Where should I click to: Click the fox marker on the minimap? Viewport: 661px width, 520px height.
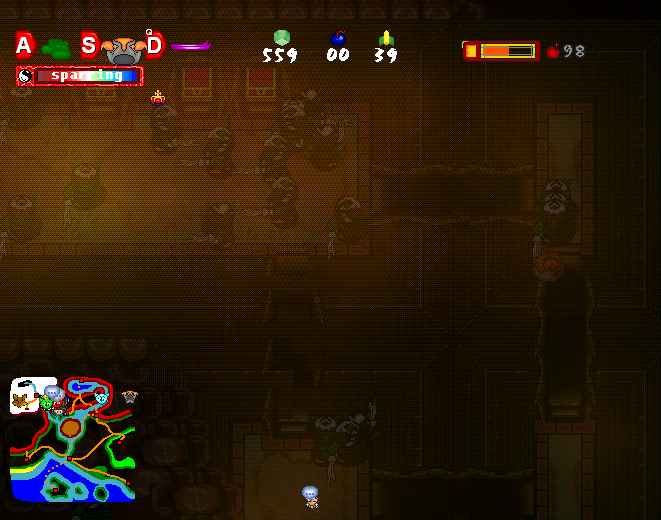pos(19,400)
